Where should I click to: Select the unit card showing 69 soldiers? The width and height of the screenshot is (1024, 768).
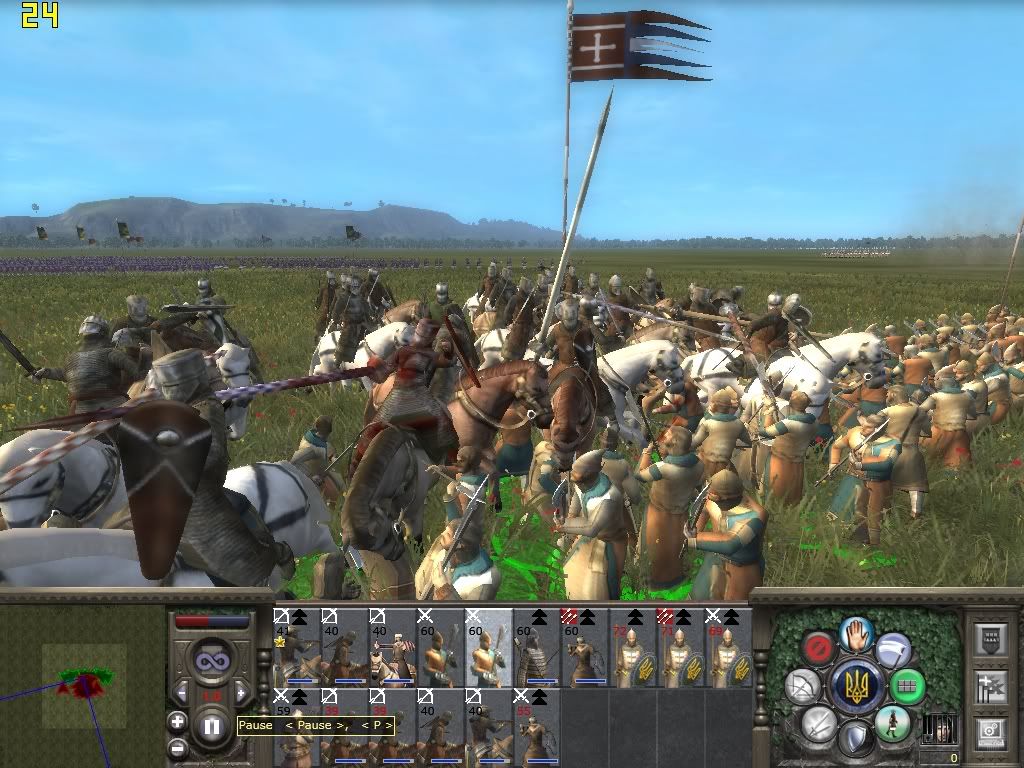pyautogui.click(x=729, y=647)
